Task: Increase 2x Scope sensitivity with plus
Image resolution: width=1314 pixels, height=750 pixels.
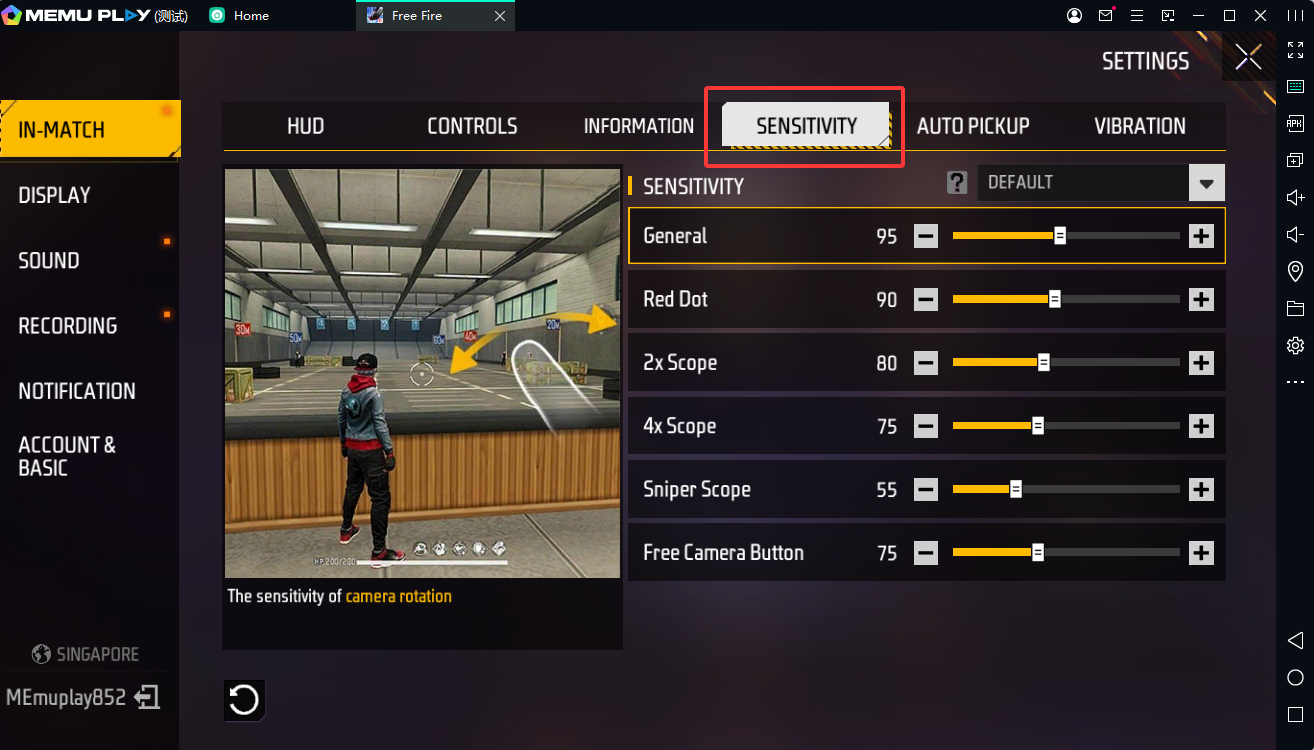Action: click(x=1201, y=363)
